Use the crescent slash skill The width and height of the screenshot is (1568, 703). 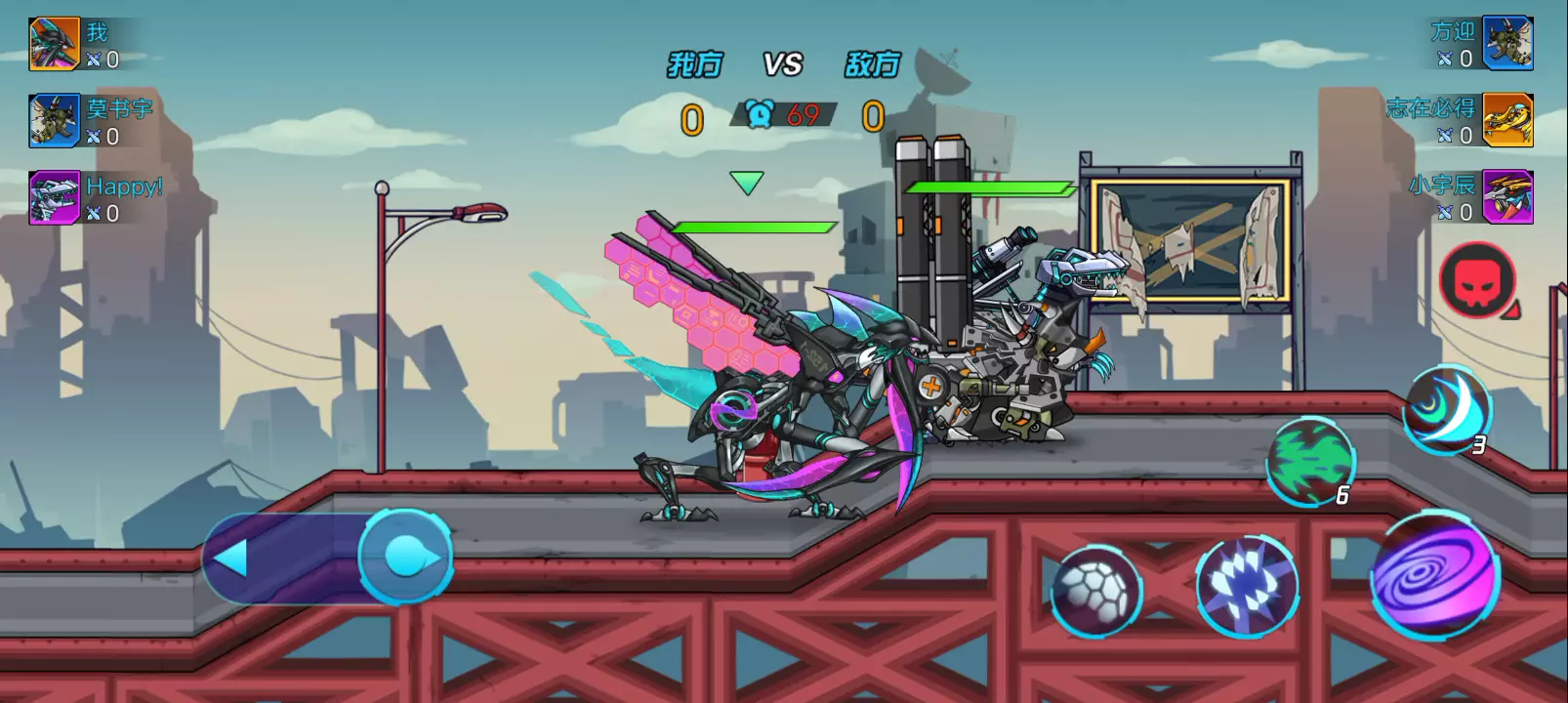point(1446,410)
